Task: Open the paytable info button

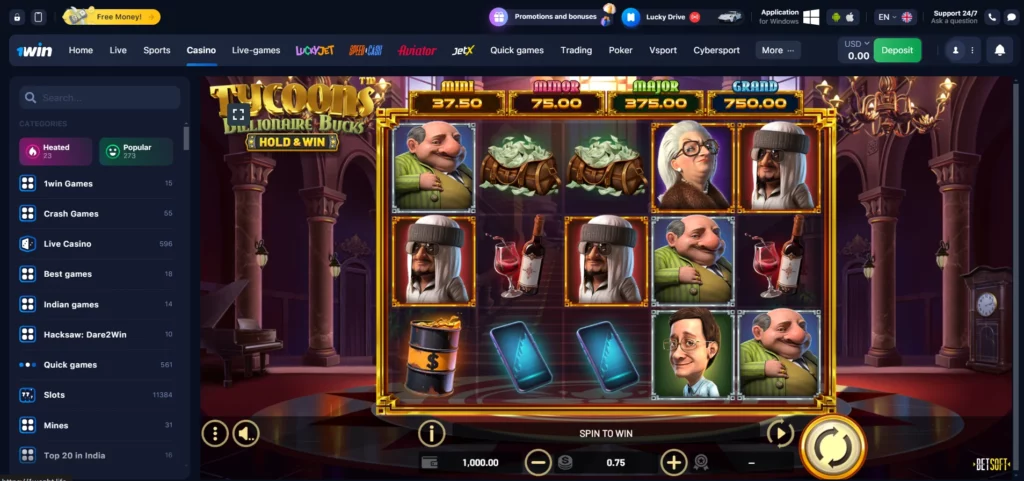Action: 431,433
